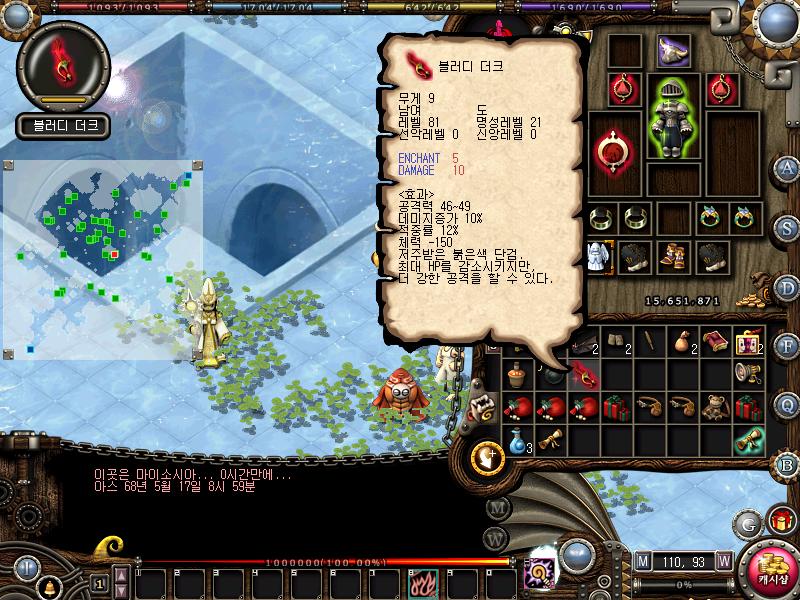
Task: Click the round F side button
Action: pyautogui.click(x=787, y=347)
